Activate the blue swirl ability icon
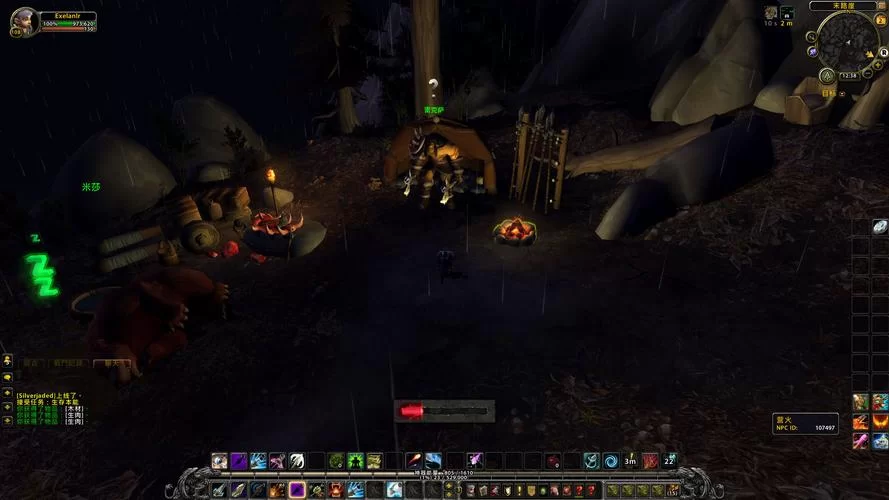 [x=609, y=461]
